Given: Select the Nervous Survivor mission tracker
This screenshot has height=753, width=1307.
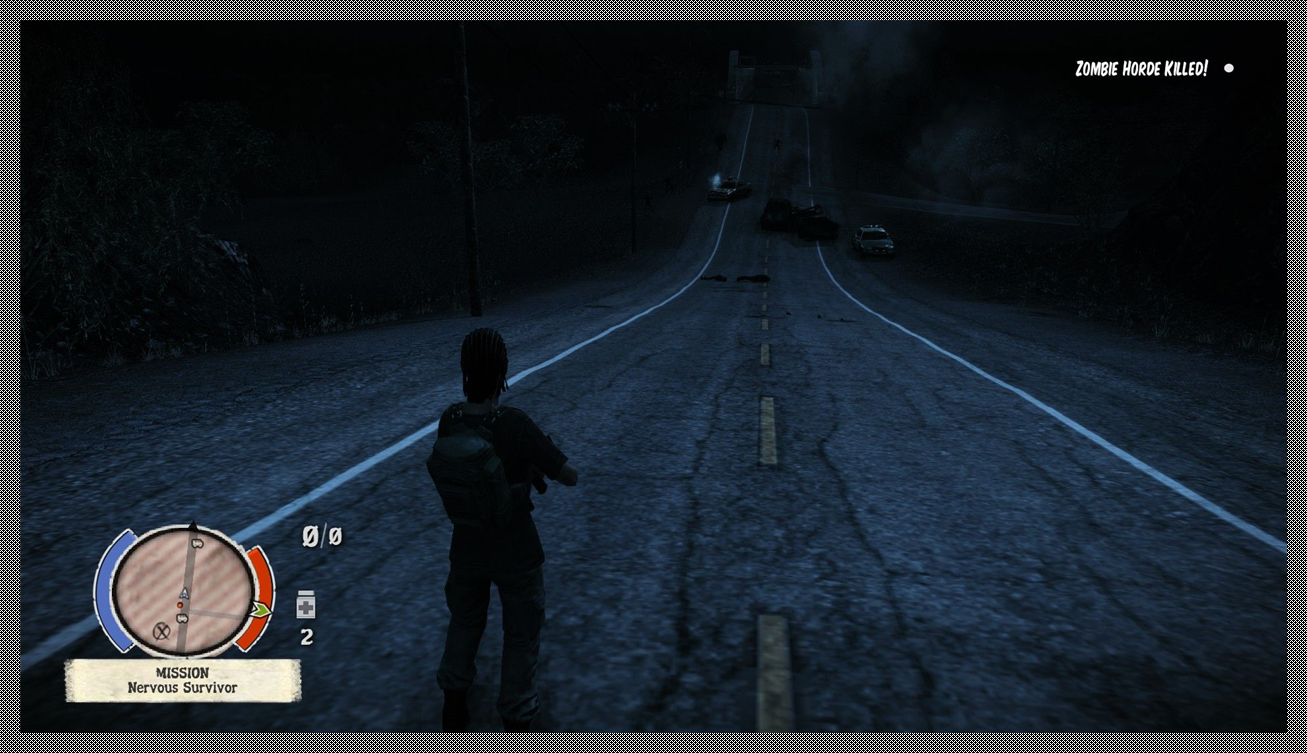Looking at the screenshot, I should click(x=182, y=681).
